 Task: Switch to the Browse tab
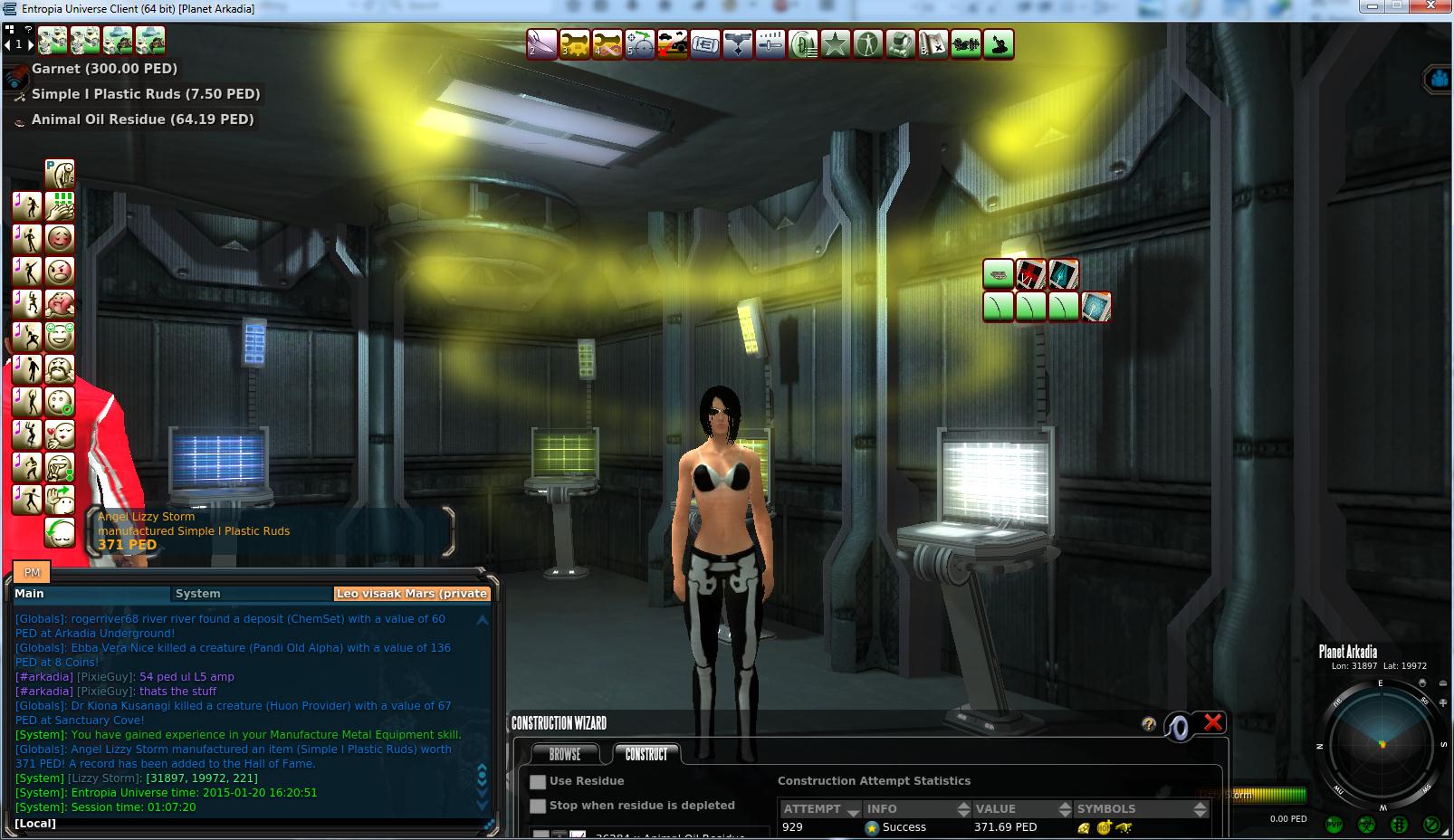click(565, 753)
